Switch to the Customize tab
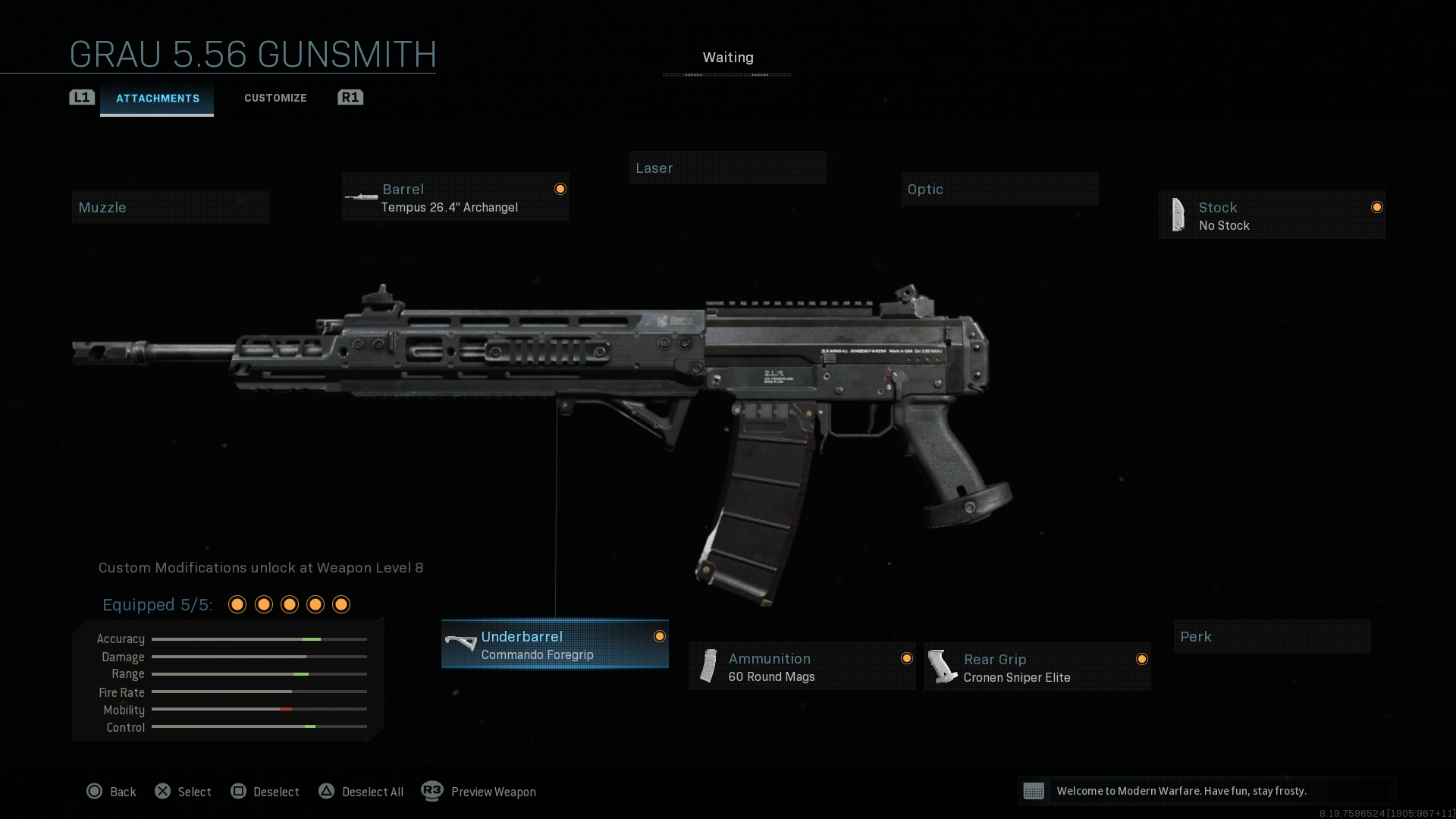The height and width of the screenshot is (819, 1456). tap(275, 97)
